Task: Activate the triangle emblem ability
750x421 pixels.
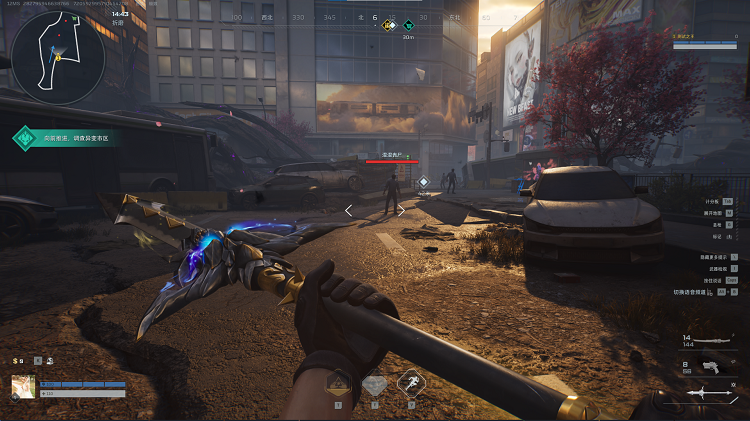Action: click(339, 384)
